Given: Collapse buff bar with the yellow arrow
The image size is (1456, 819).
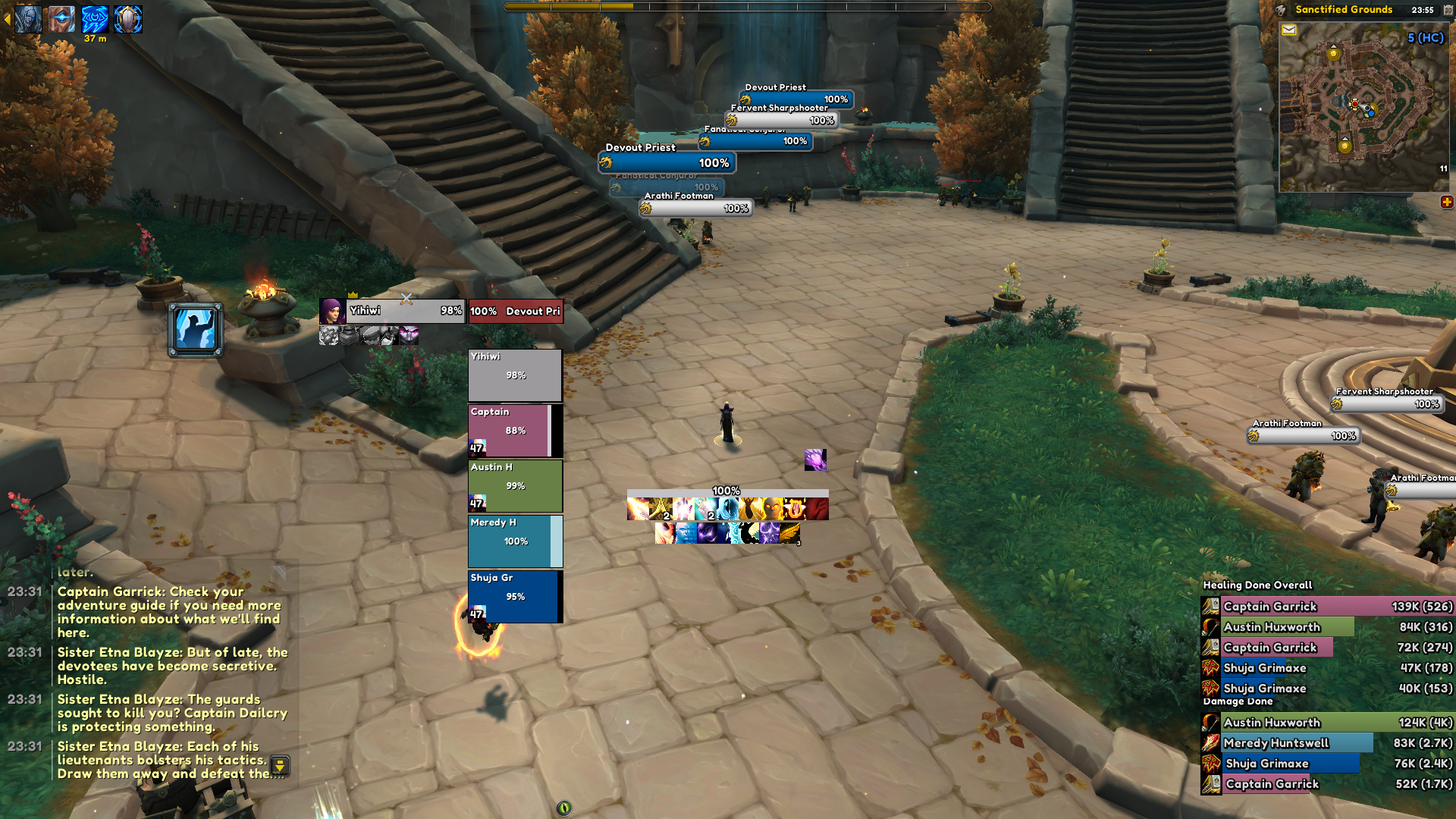Looking at the screenshot, I should click(x=7, y=19).
